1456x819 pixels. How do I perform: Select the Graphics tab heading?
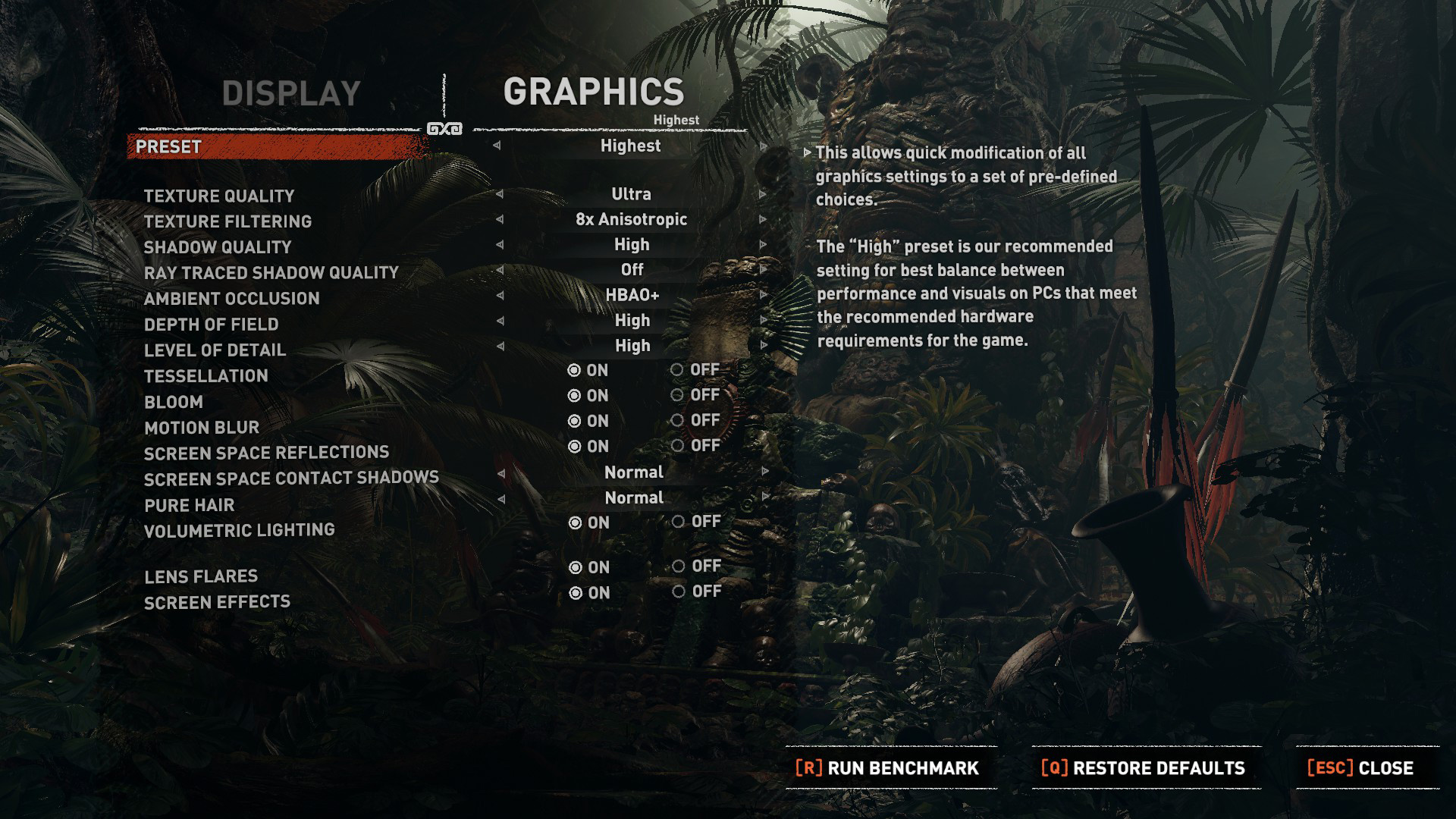tap(594, 93)
